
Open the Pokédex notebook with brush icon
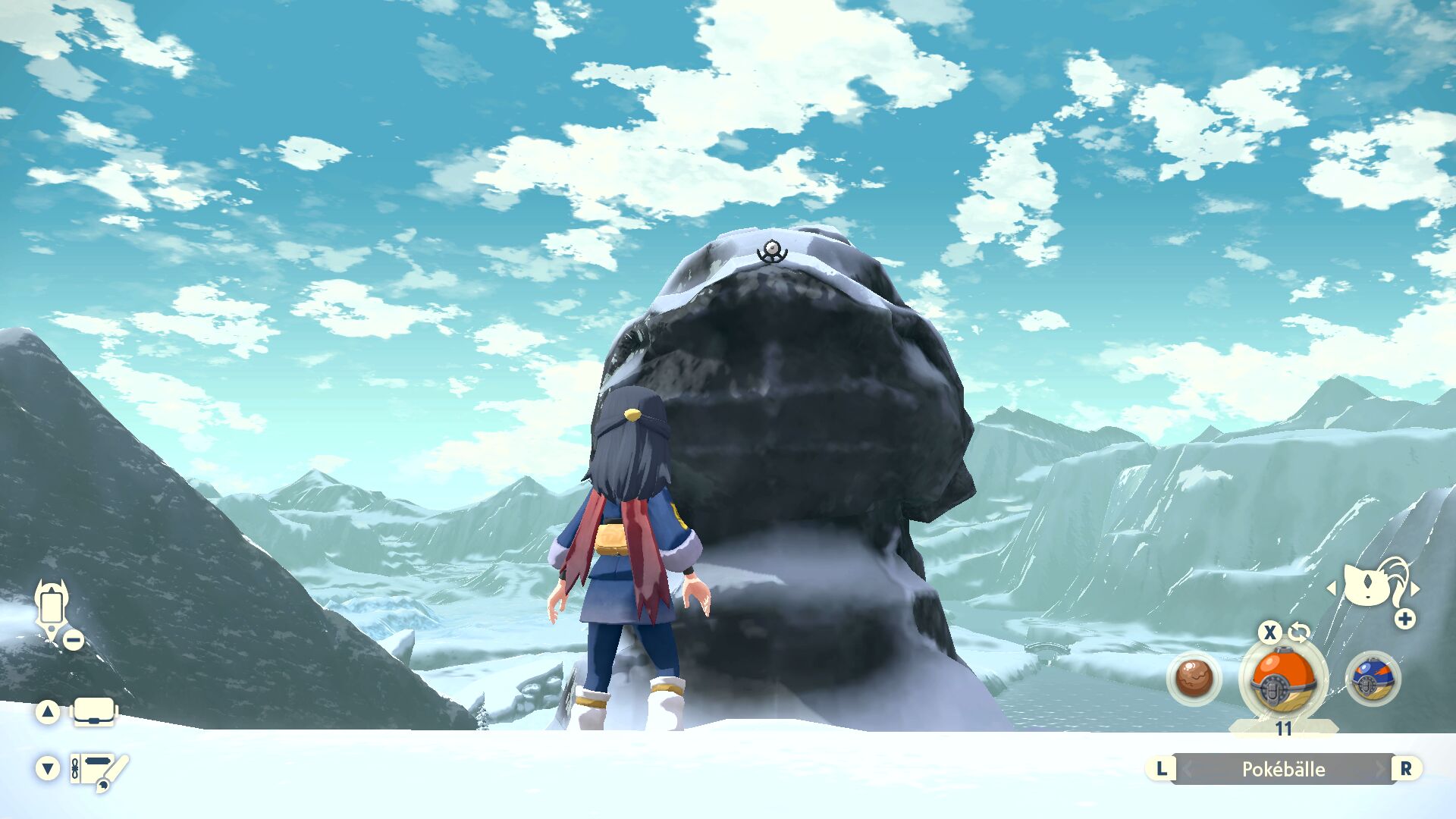tap(99, 770)
